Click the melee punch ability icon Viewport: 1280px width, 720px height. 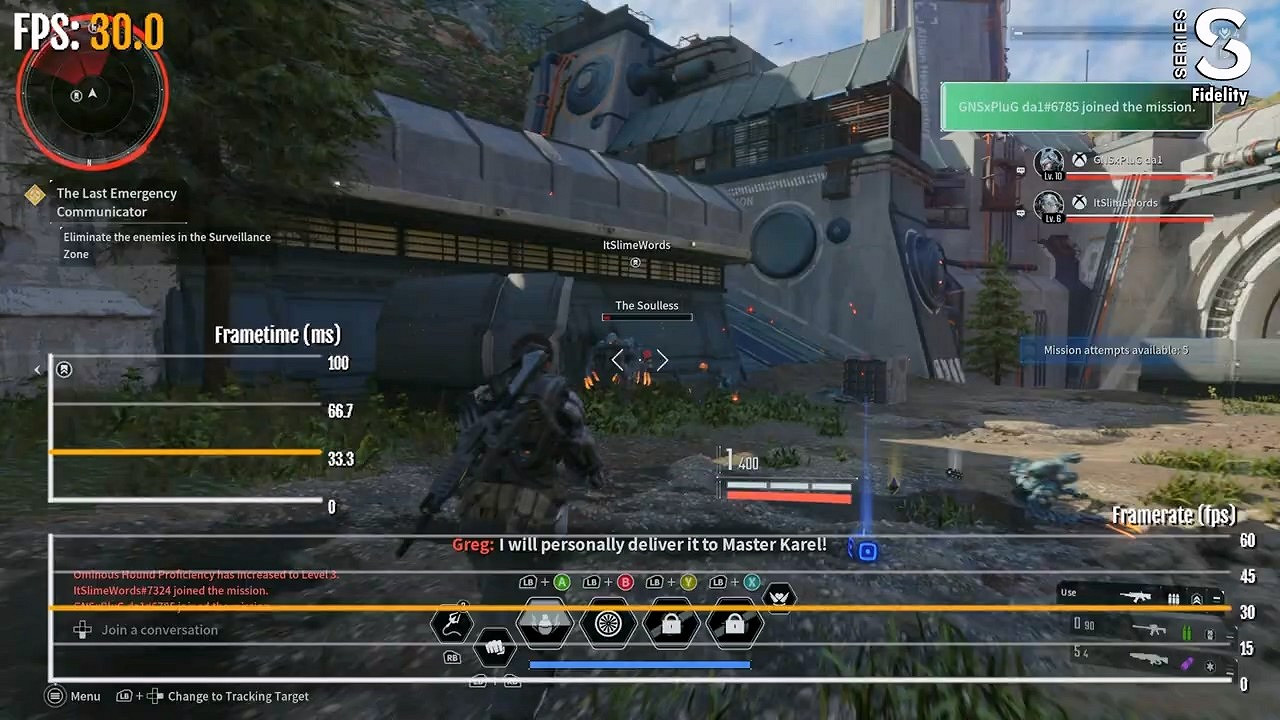click(x=495, y=648)
